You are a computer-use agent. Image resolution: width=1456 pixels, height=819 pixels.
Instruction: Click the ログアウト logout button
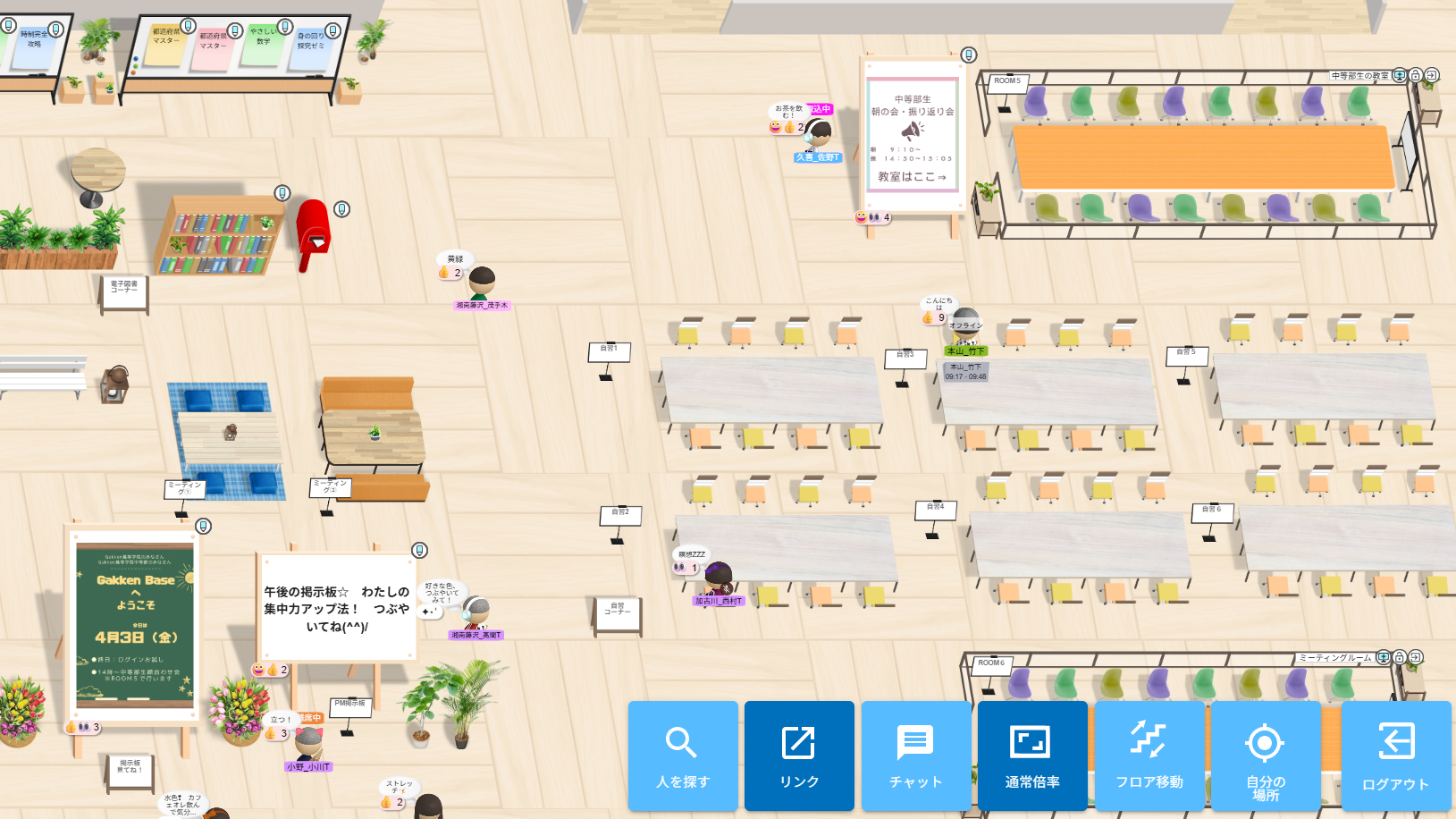(1395, 756)
